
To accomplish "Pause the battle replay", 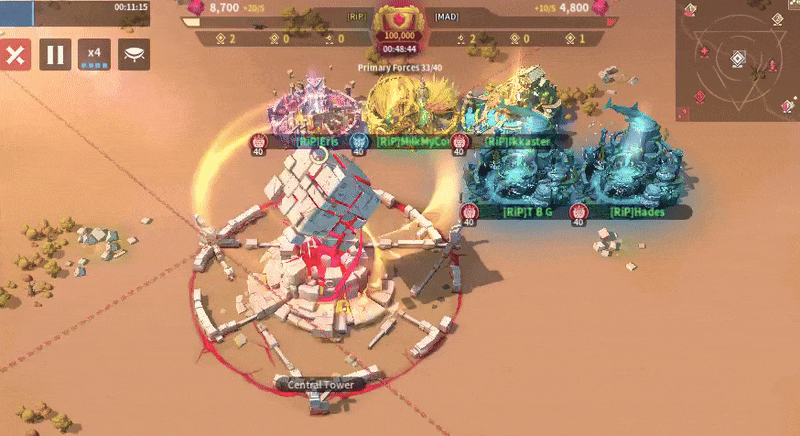I will (55, 55).
